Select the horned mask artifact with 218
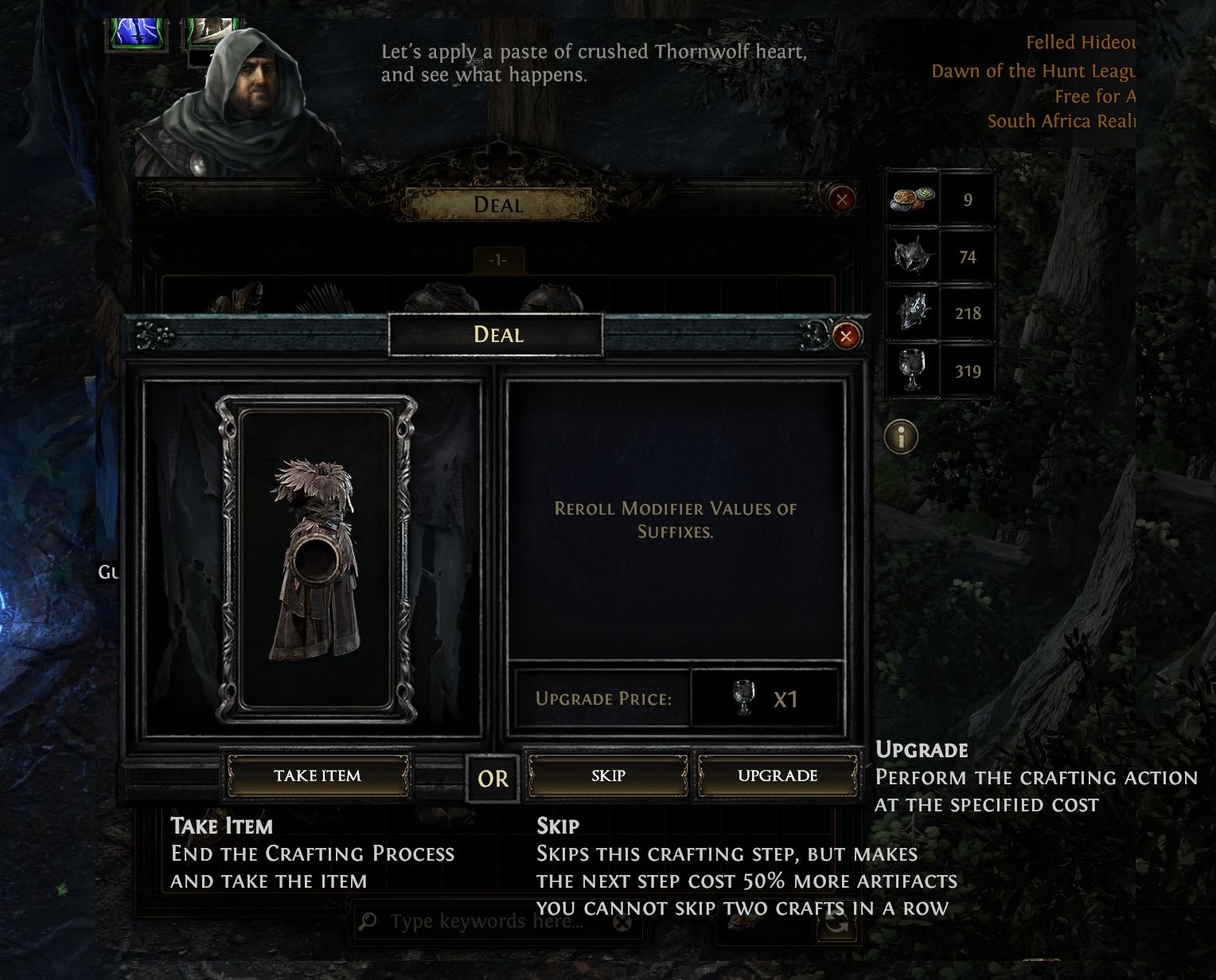The width and height of the screenshot is (1216, 980). (913, 313)
